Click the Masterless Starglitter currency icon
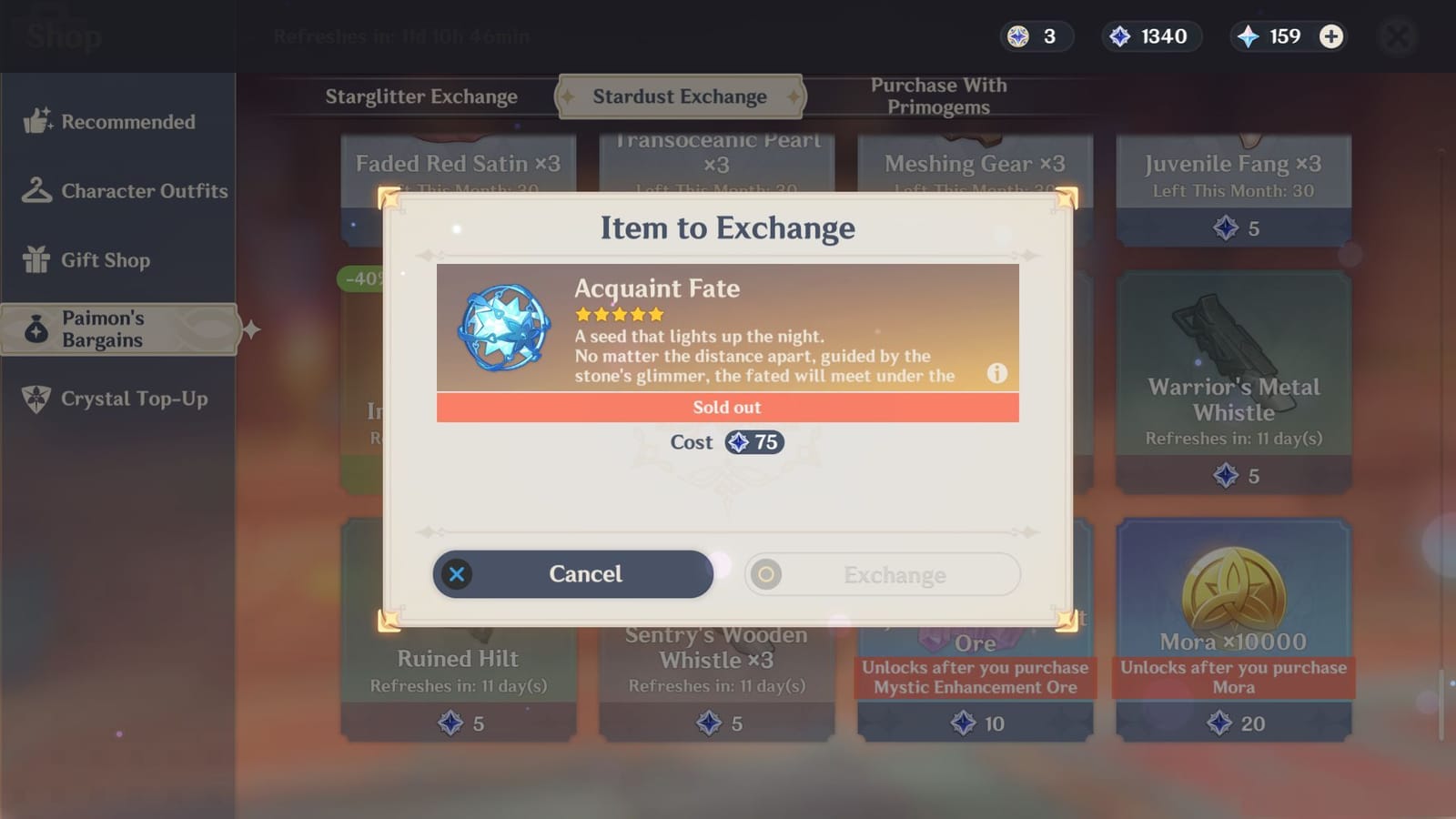The image size is (1456, 819). click(1018, 36)
